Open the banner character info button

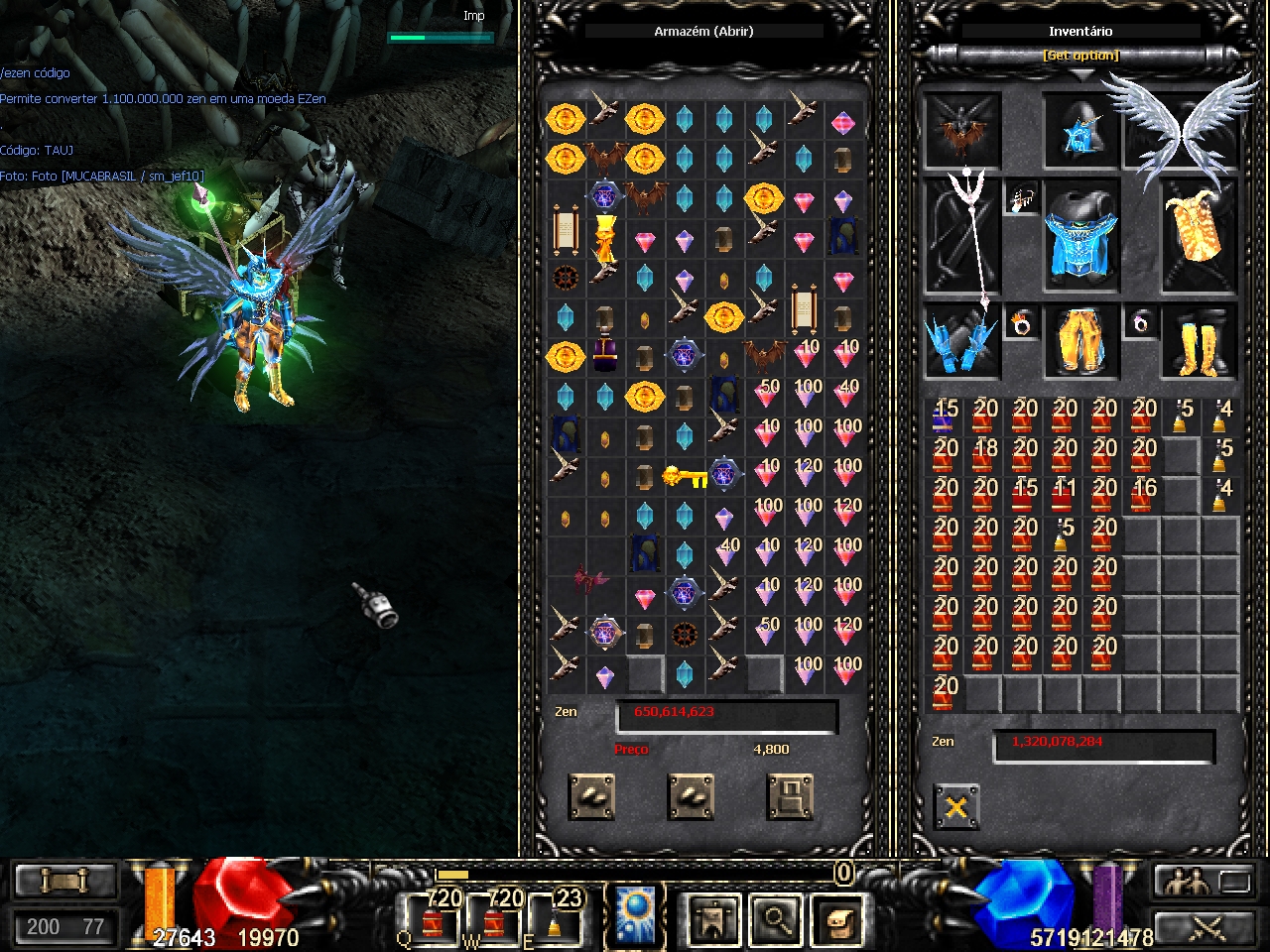point(713,919)
